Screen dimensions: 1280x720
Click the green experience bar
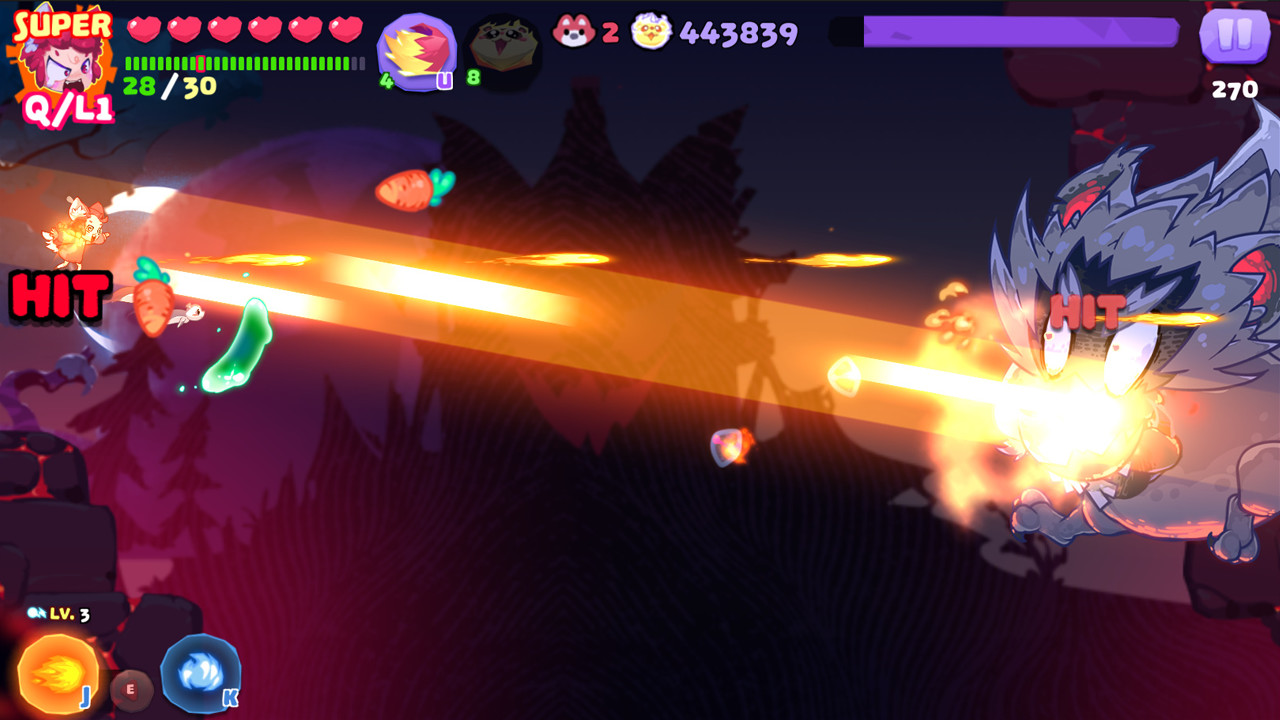pos(240,62)
